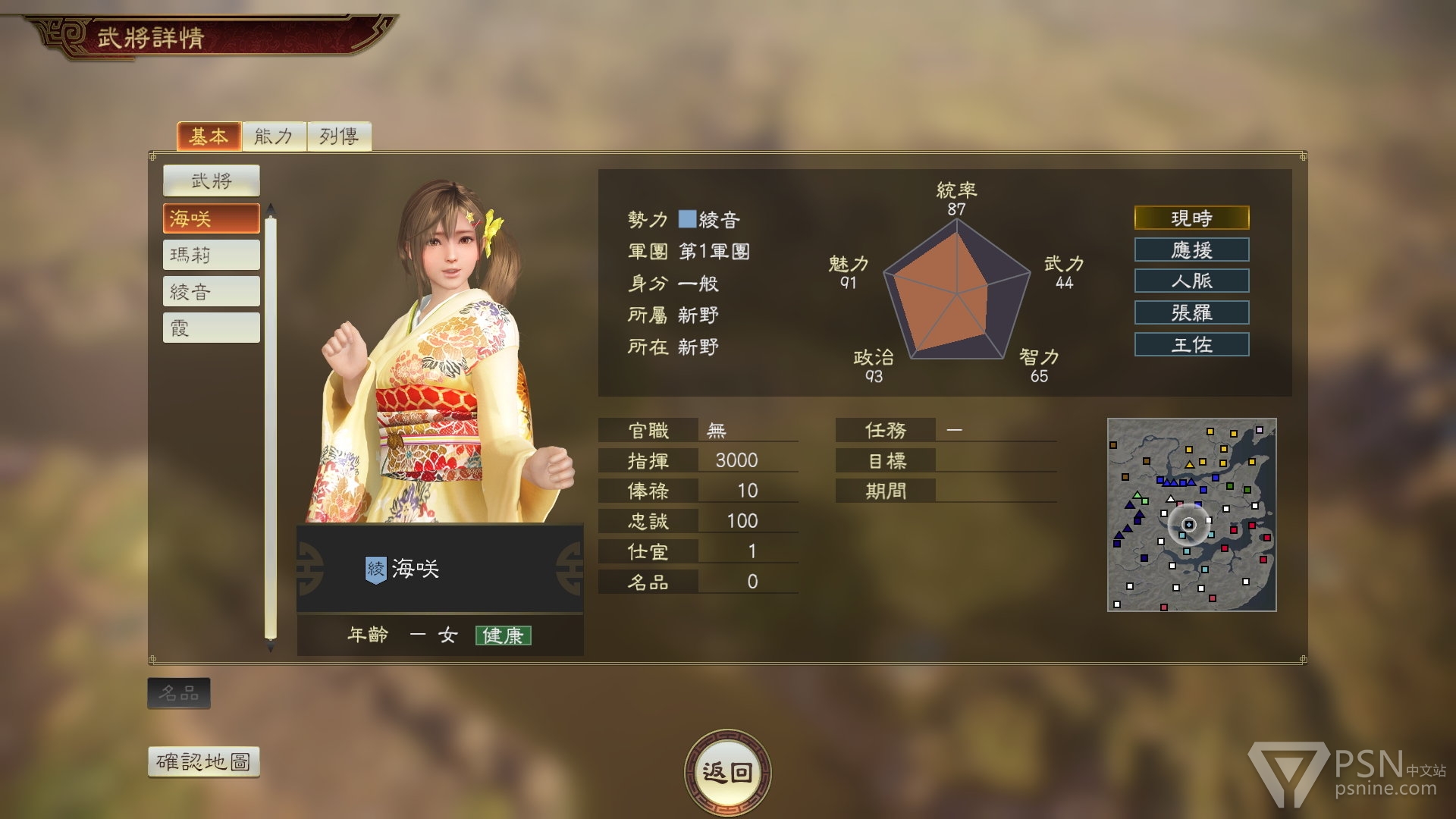Image resolution: width=1456 pixels, height=819 pixels.
Task: Click the 武將 list header button
Action: 211,180
